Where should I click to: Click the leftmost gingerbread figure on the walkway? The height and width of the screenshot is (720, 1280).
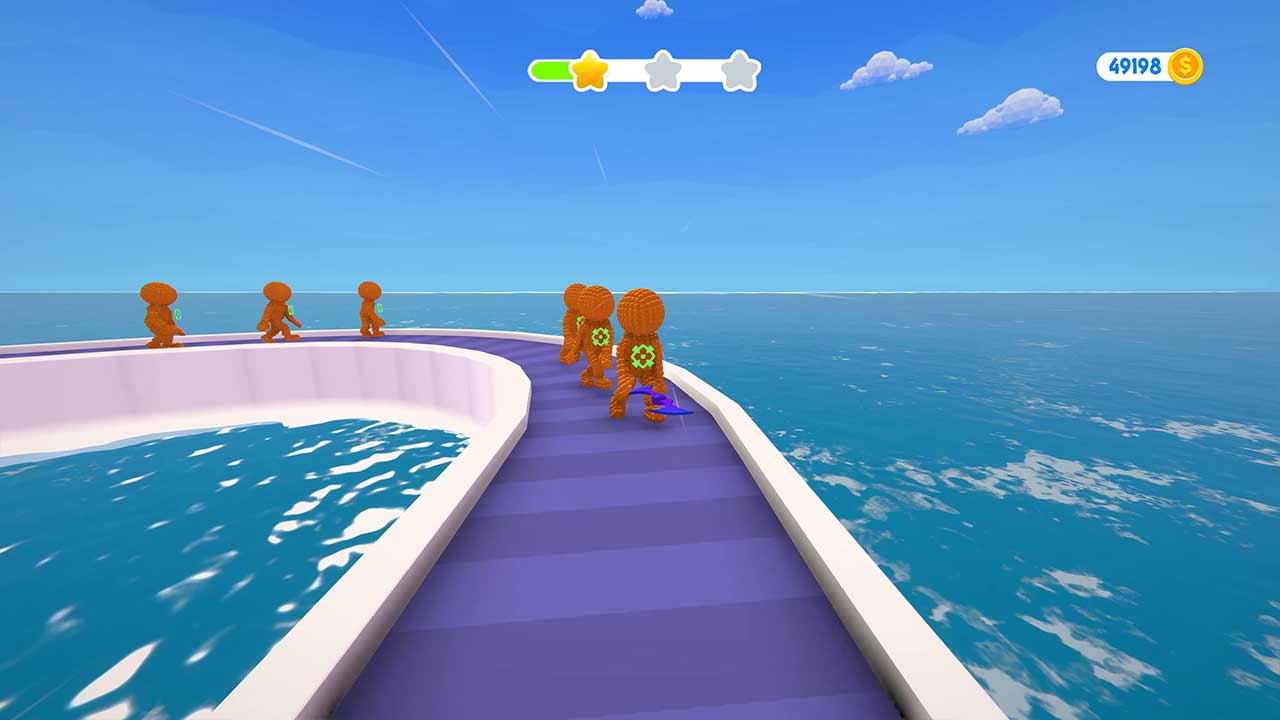tap(163, 315)
